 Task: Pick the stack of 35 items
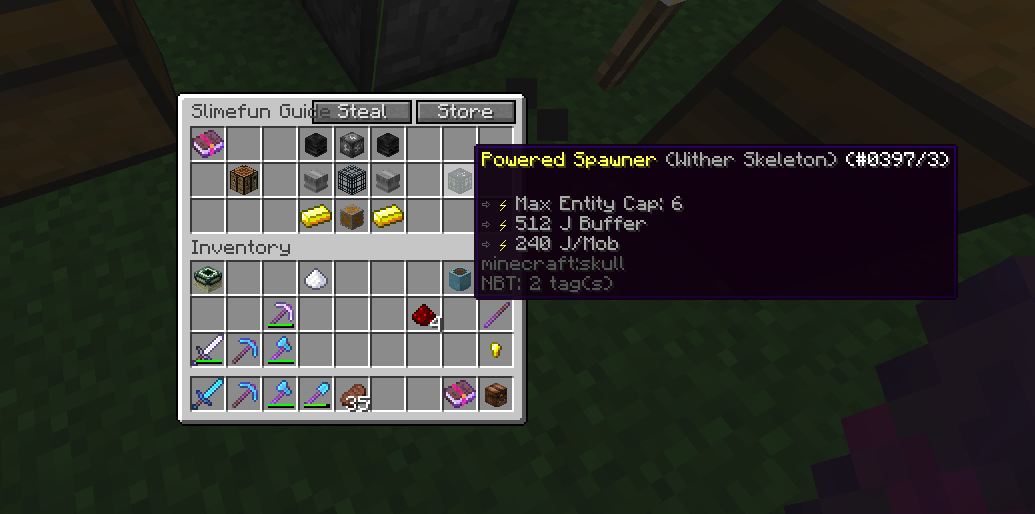tap(352, 395)
